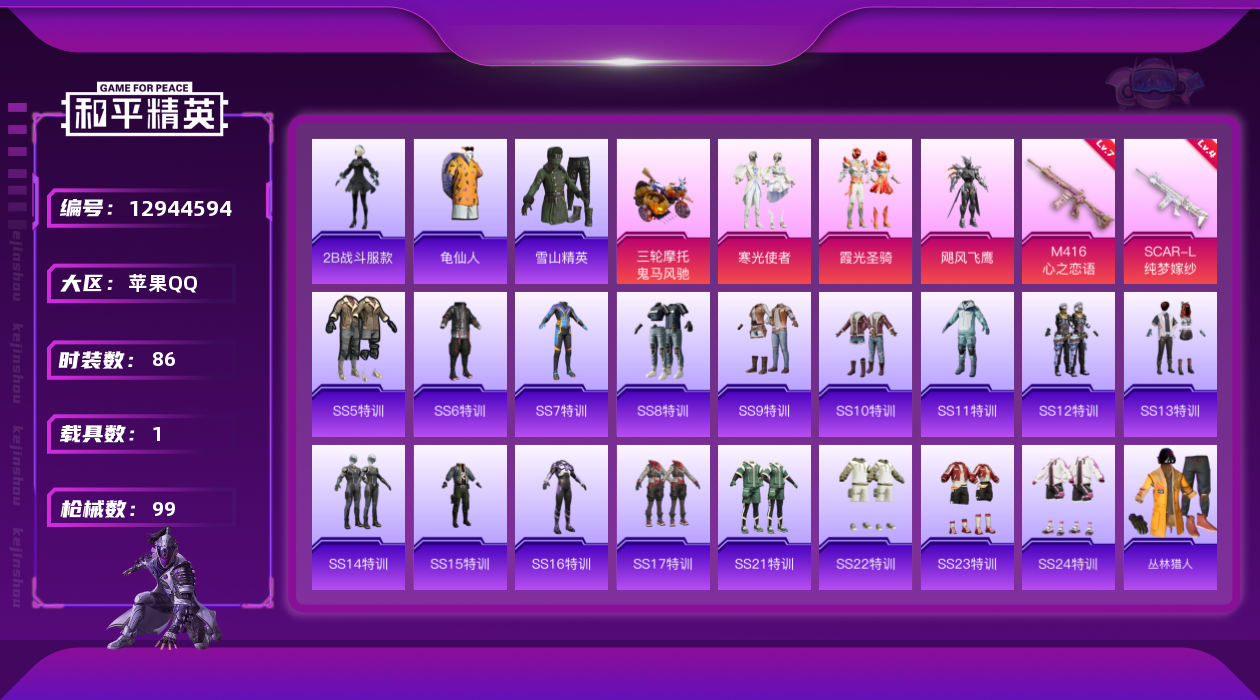Select the SCAR-L 纯梦嫁纱 gun skin
1260x700 pixels.
1170,210
